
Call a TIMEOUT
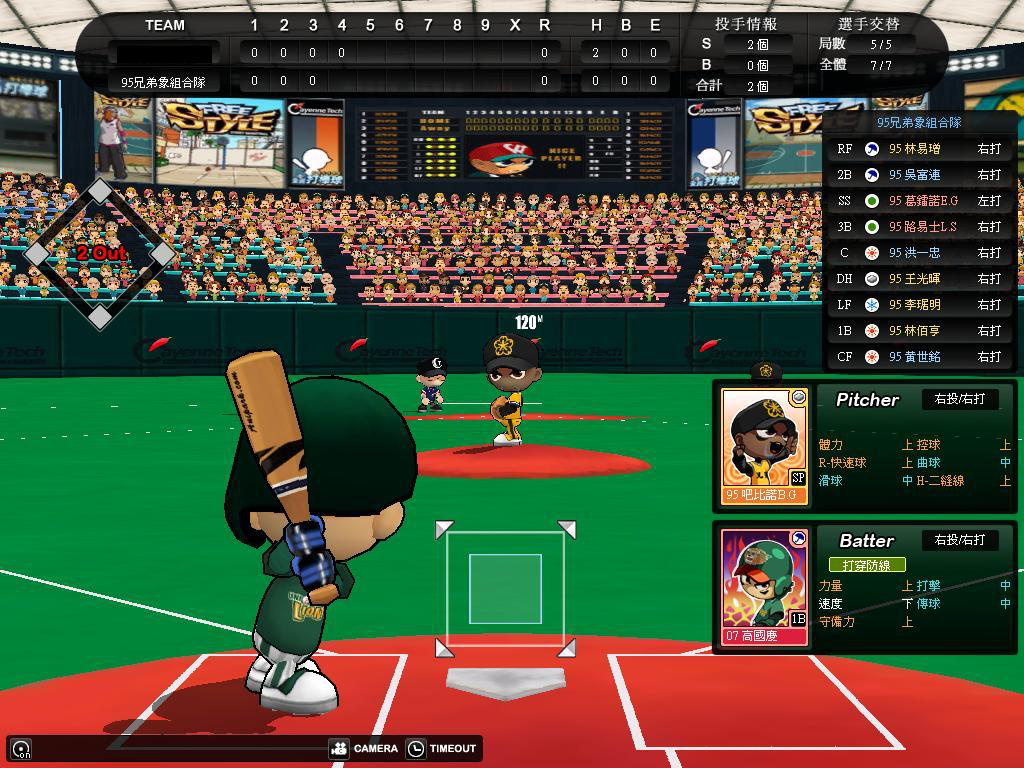(x=442, y=748)
